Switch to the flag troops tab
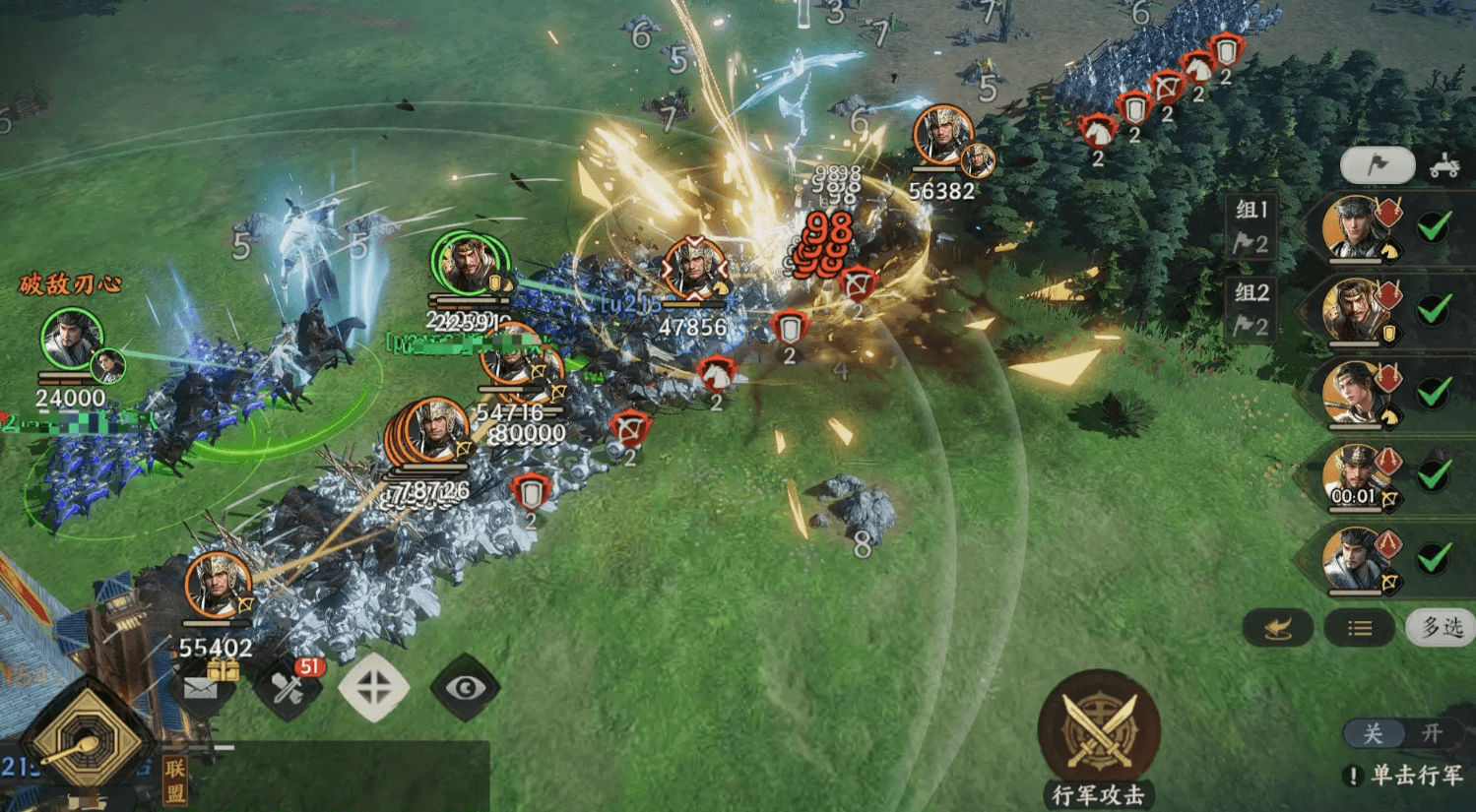This screenshot has width=1476, height=812. click(x=1377, y=165)
